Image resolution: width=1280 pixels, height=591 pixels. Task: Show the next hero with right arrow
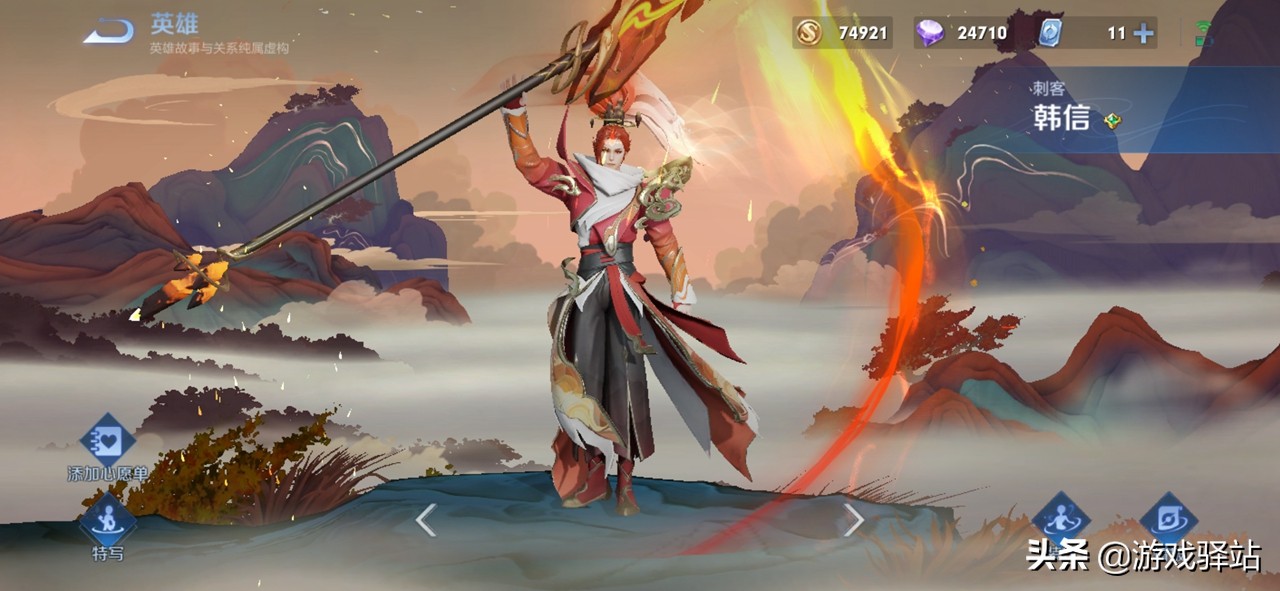(853, 520)
